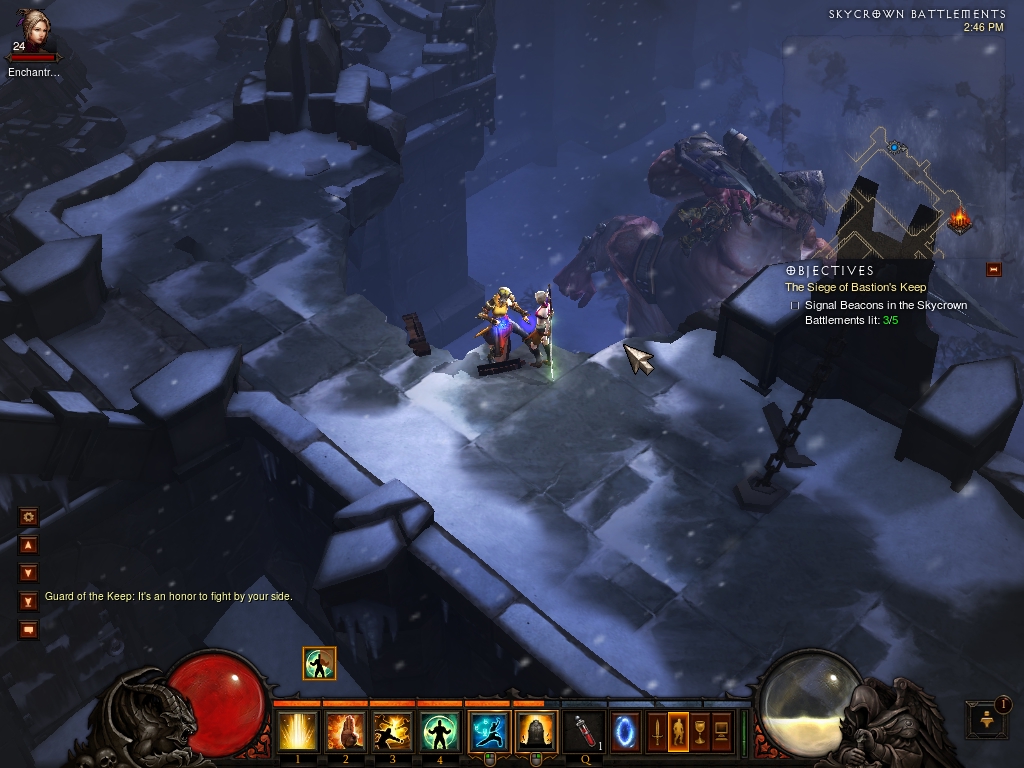
Task: Open the game menu with the computer icon
Action: (721, 730)
